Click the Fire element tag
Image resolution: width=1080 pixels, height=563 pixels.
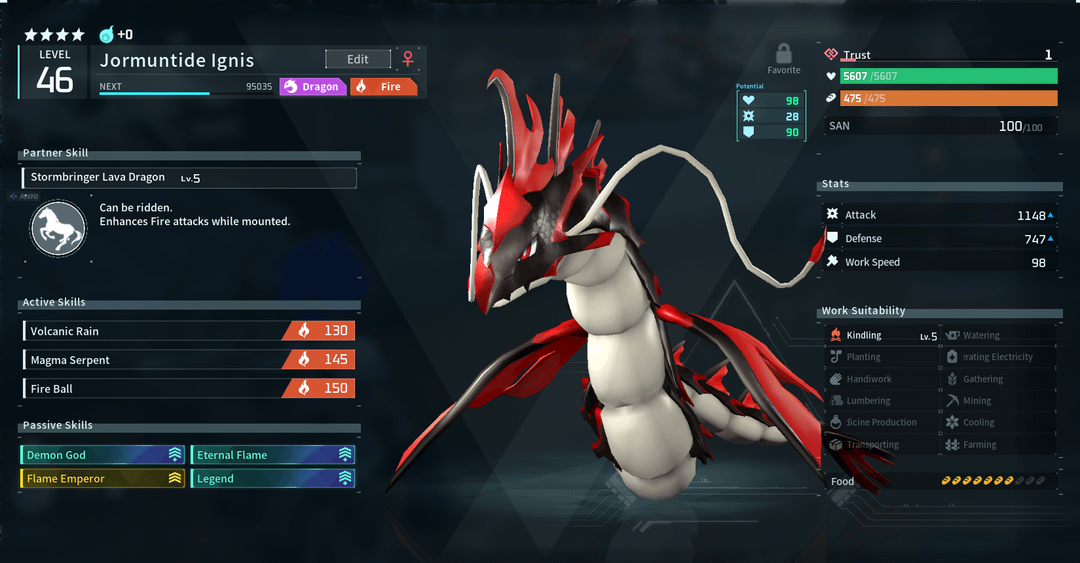pyautogui.click(x=383, y=87)
